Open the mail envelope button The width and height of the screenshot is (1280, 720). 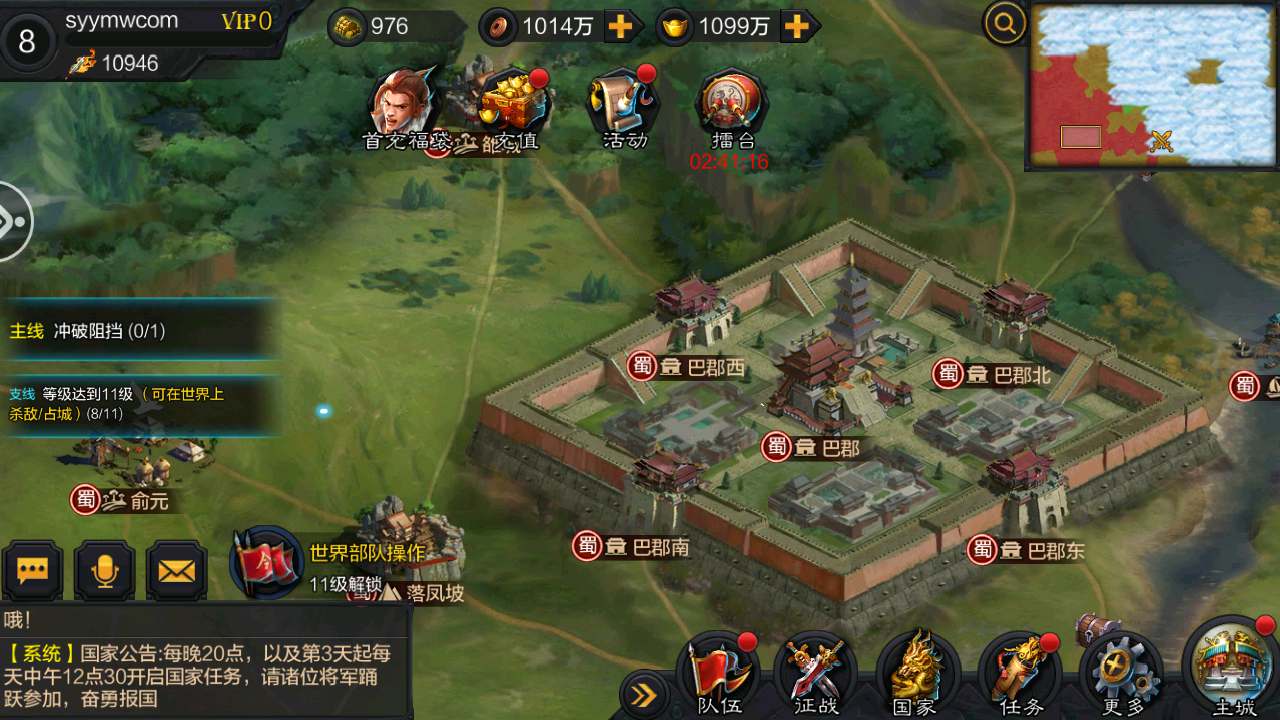[x=177, y=571]
